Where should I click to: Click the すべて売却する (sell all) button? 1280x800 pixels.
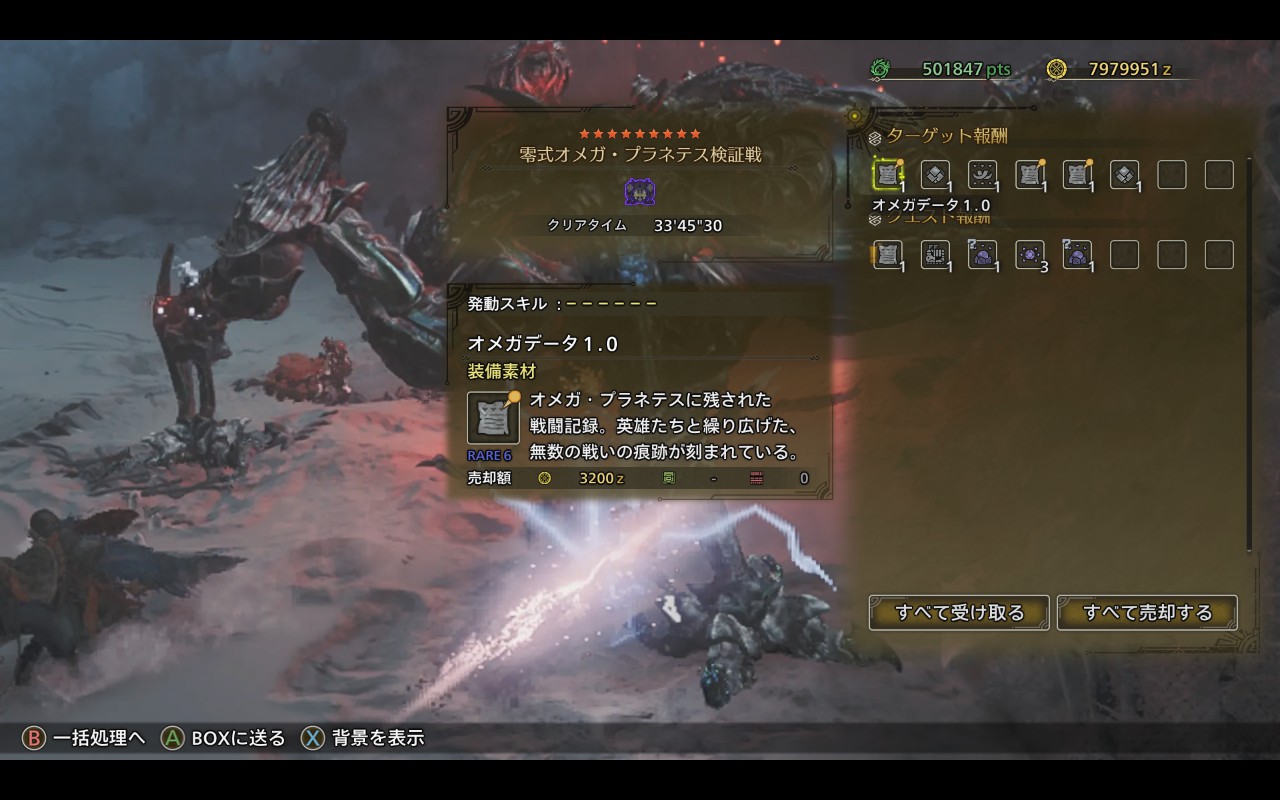(x=1147, y=612)
